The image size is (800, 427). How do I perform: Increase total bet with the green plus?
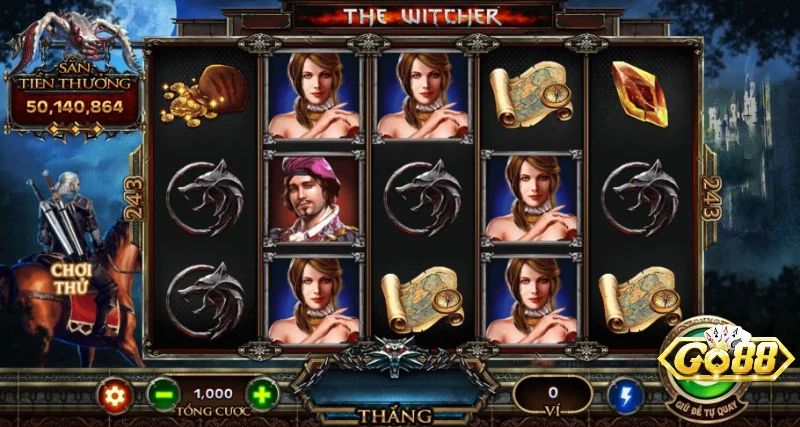pyautogui.click(x=261, y=395)
